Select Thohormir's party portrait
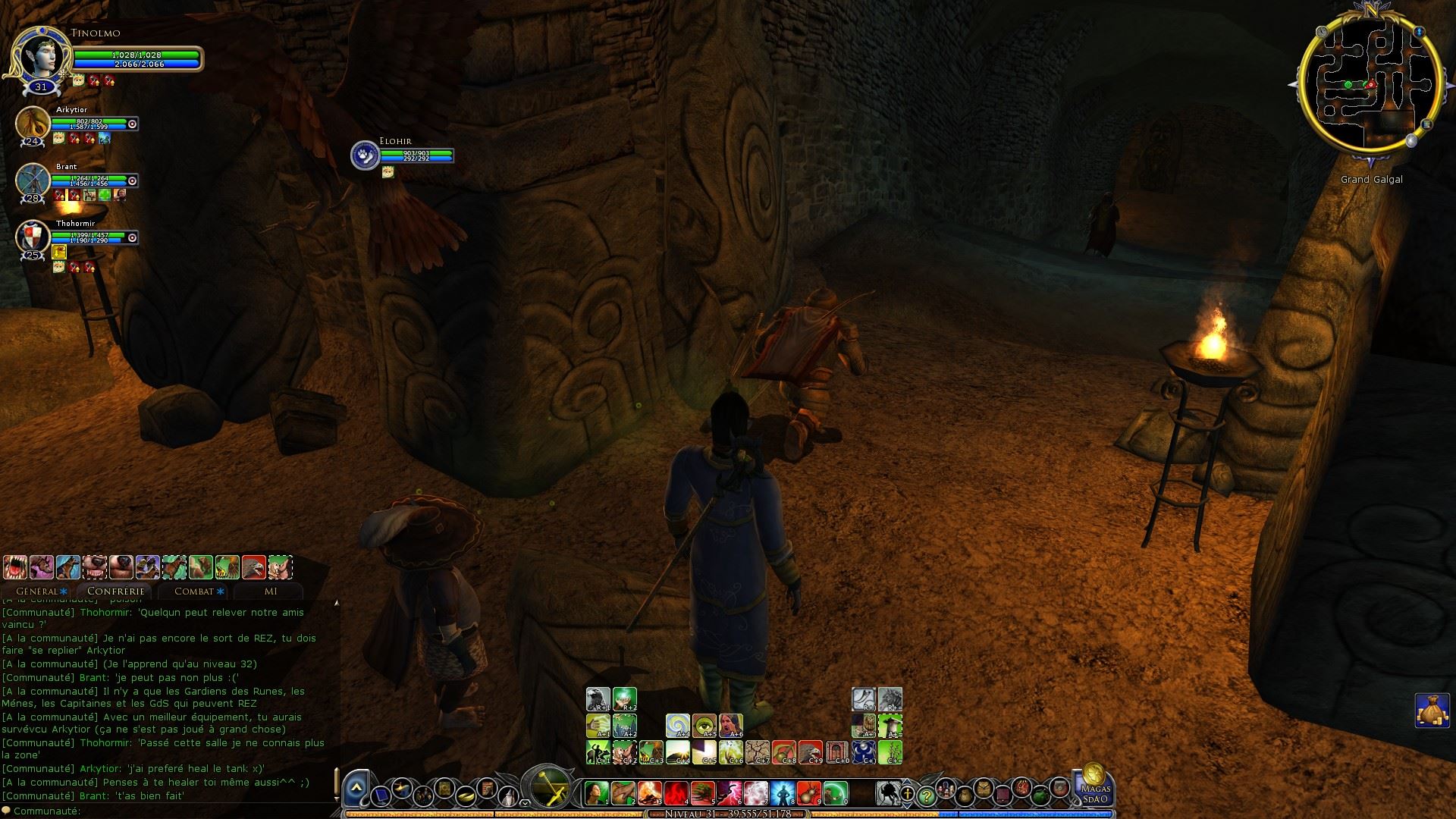The height and width of the screenshot is (819, 1456). pyautogui.click(x=33, y=237)
